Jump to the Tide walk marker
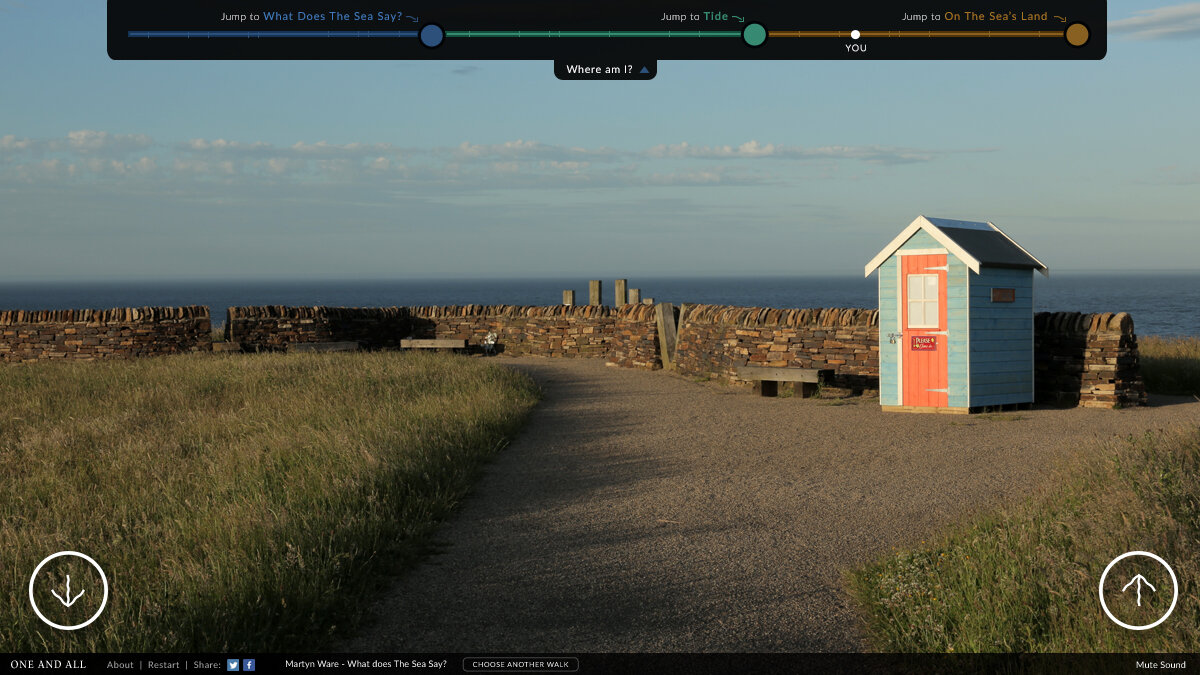Viewport: 1200px width, 675px height. 754,35
